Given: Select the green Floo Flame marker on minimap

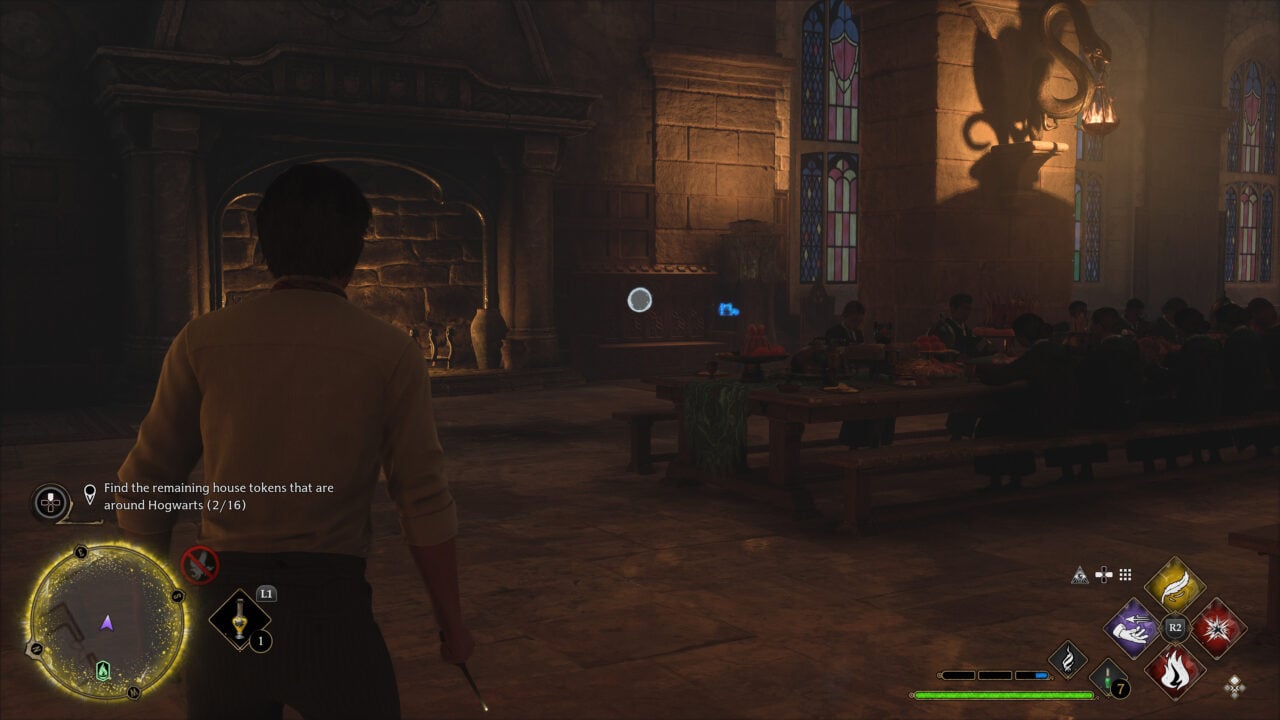Looking at the screenshot, I should pyautogui.click(x=102, y=670).
